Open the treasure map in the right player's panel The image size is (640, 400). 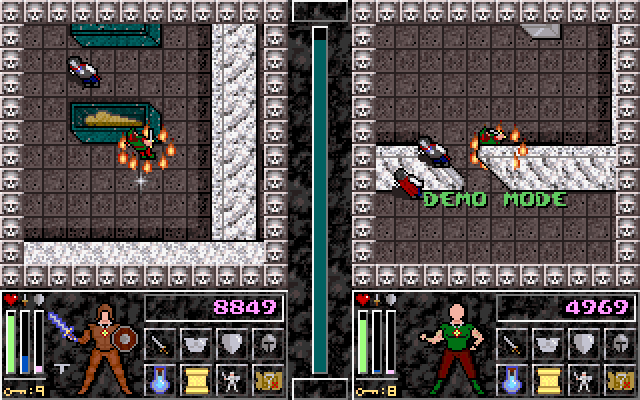[618, 379]
